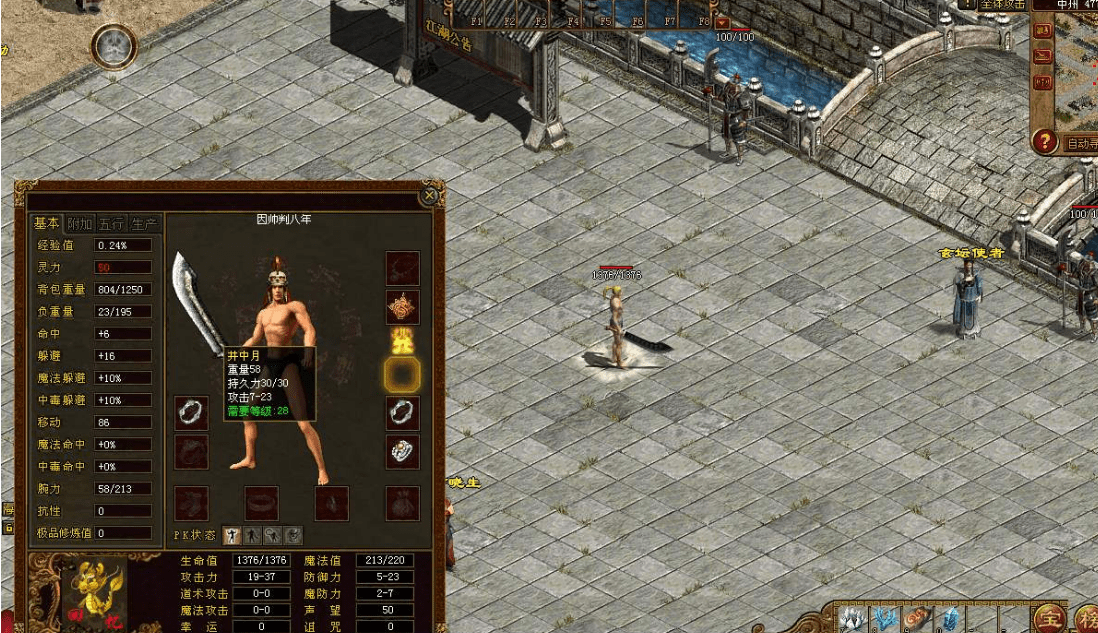Click the 自动寻 auto-pathfinding button
Screen dimensions: 1098x633
(1080, 143)
